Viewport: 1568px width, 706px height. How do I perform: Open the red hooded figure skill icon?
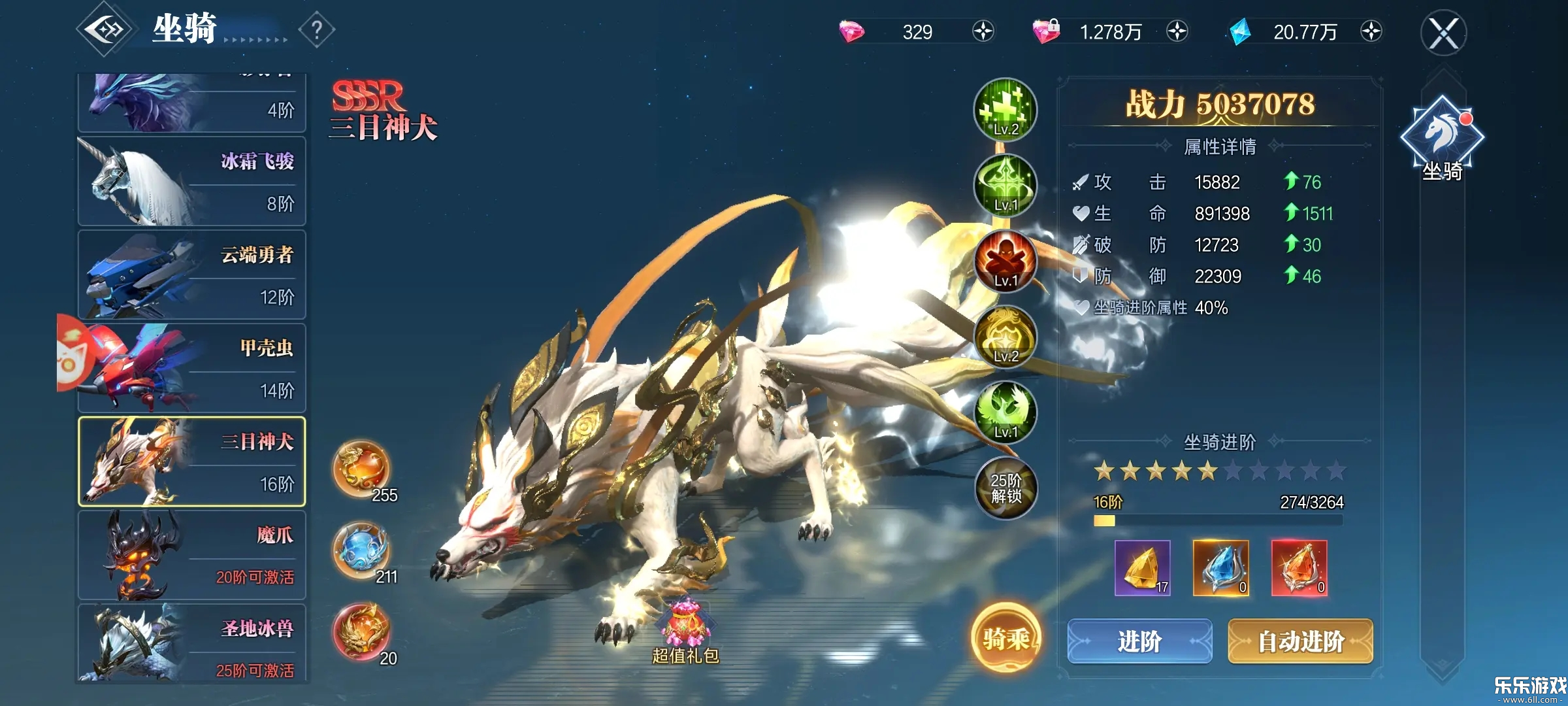pyautogui.click(x=1005, y=261)
